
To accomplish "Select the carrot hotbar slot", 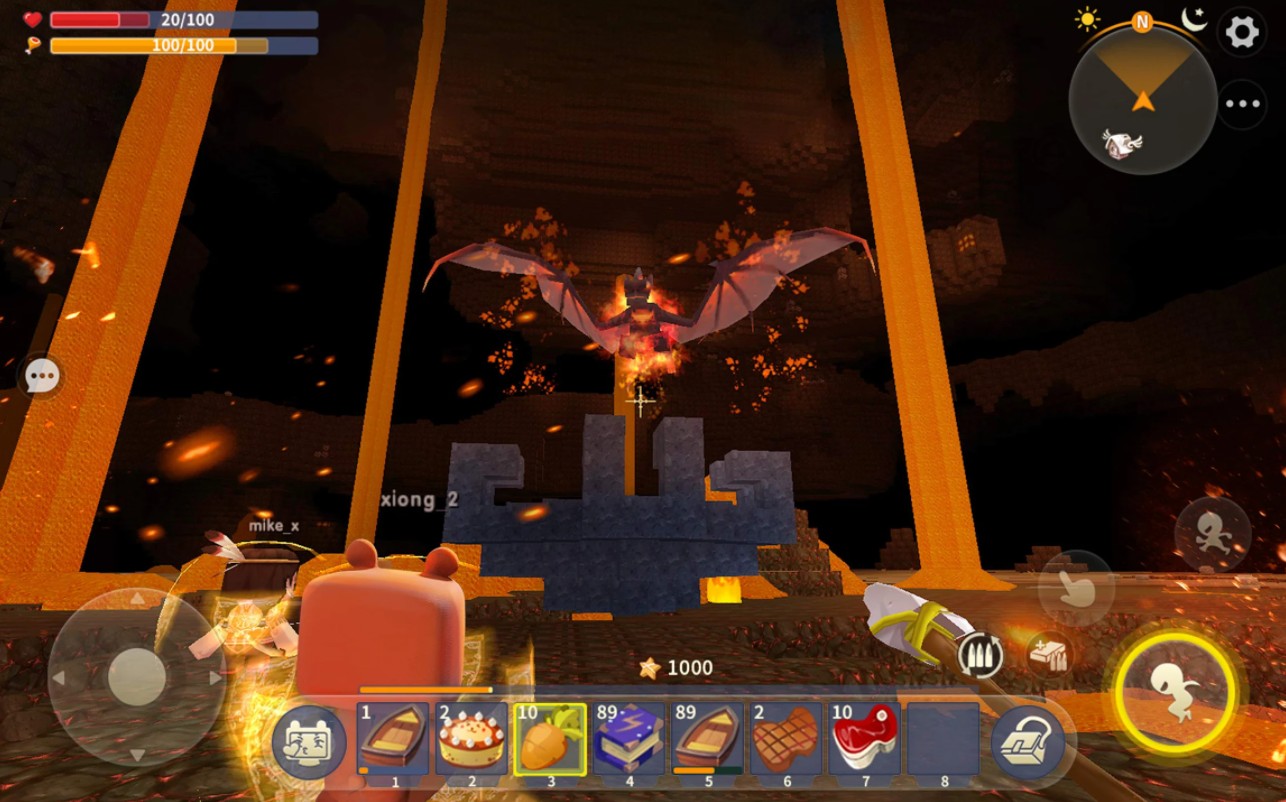I will [x=550, y=739].
